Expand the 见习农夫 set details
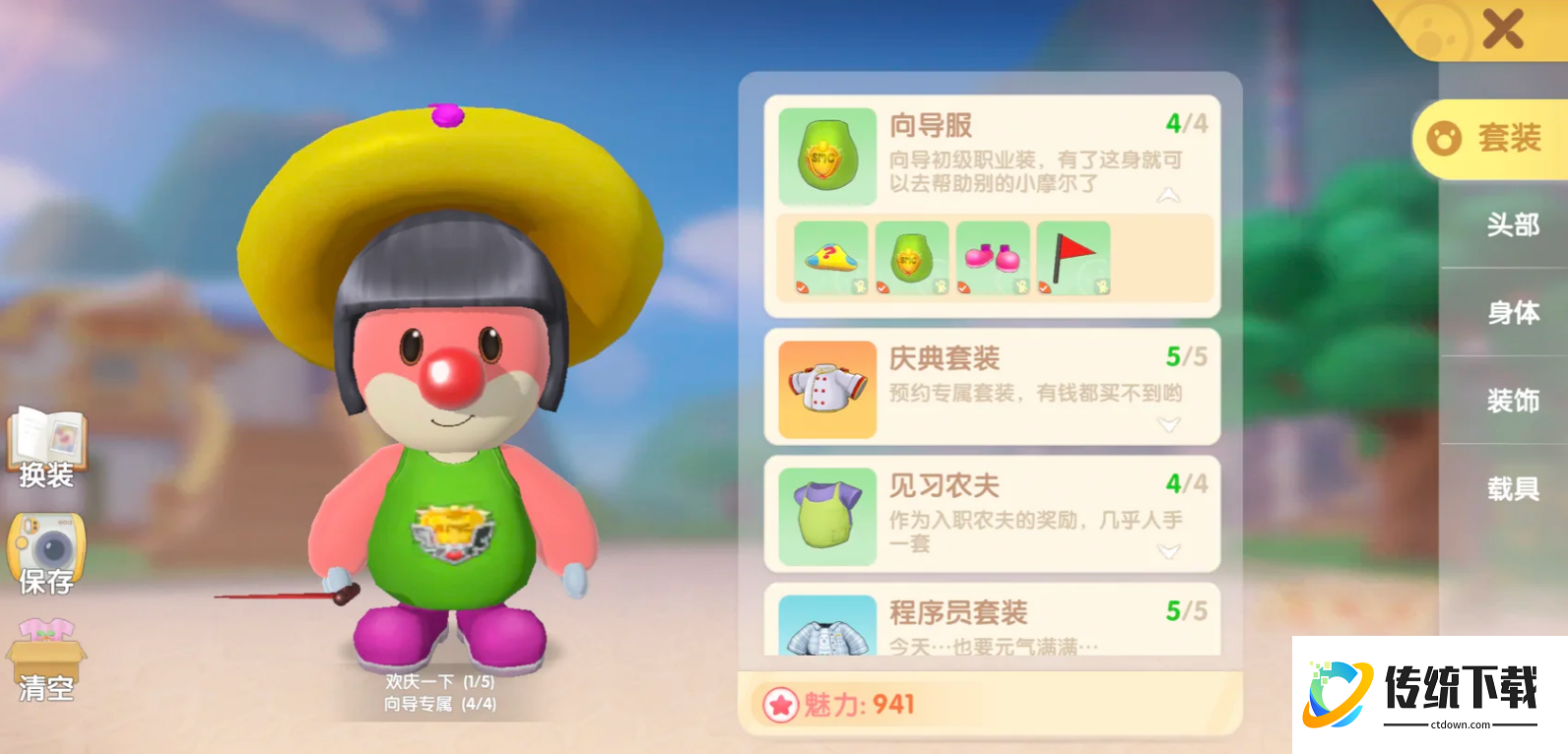Screen dimensions: 1568x754 (x=1170, y=553)
